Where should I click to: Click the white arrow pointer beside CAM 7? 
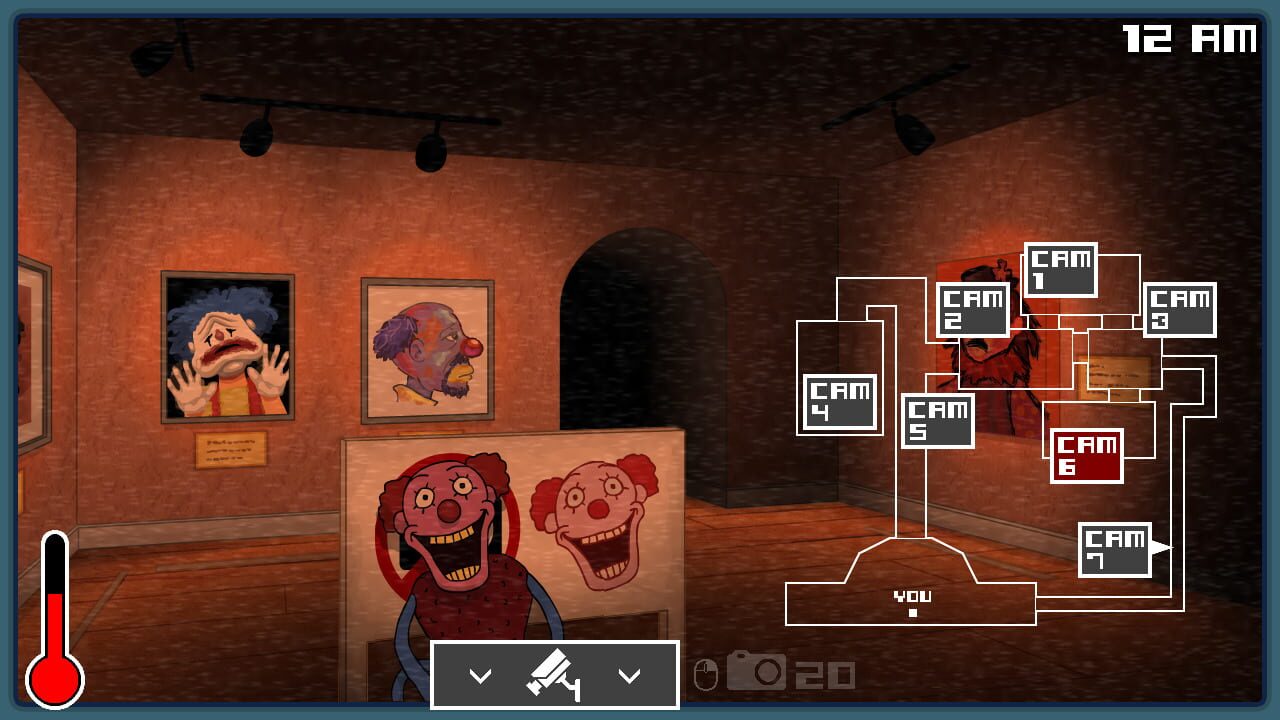(1160, 546)
